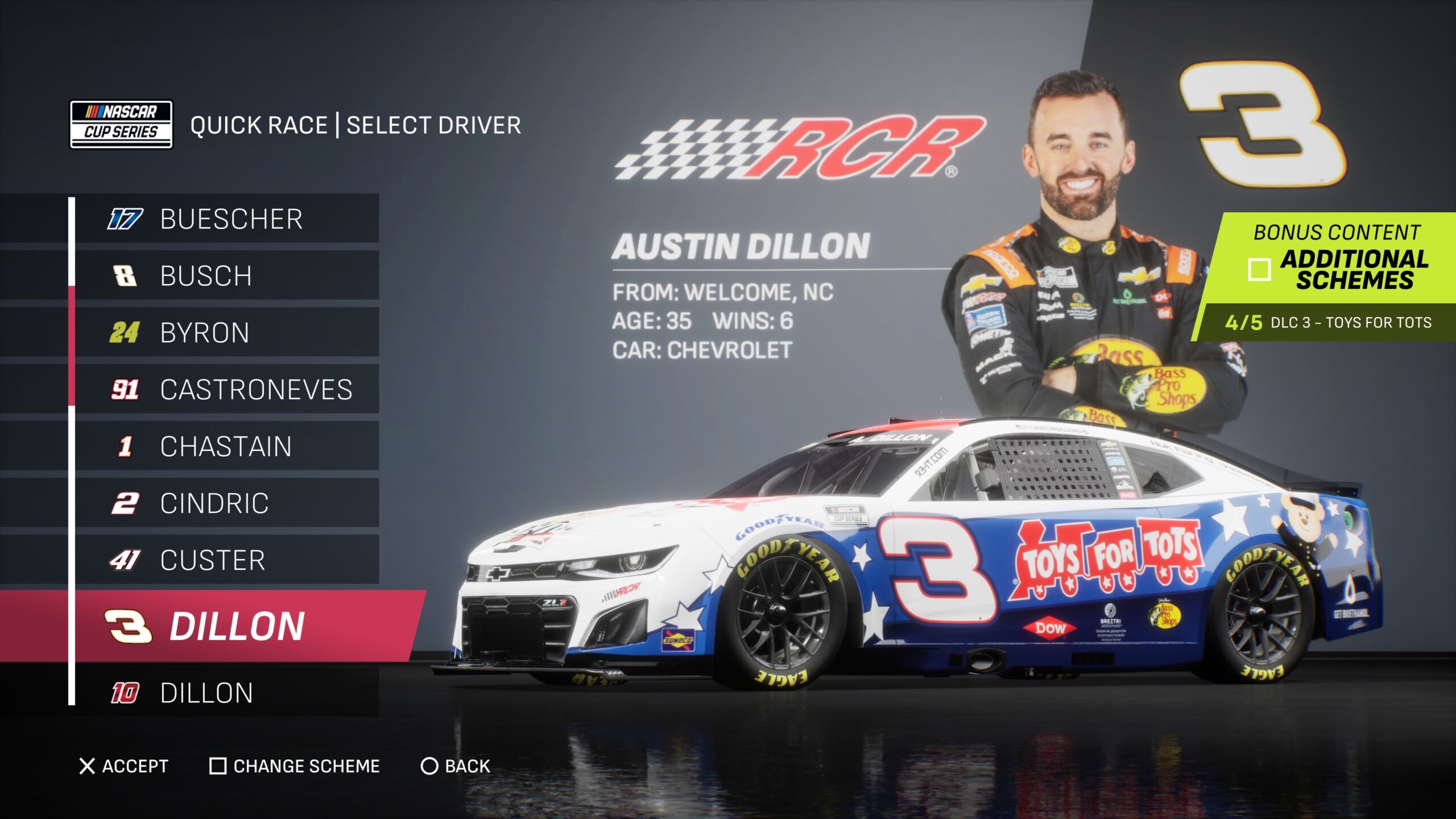1456x819 pixels.
Task: Pick Custer number 41
Action: pos(227,560)
